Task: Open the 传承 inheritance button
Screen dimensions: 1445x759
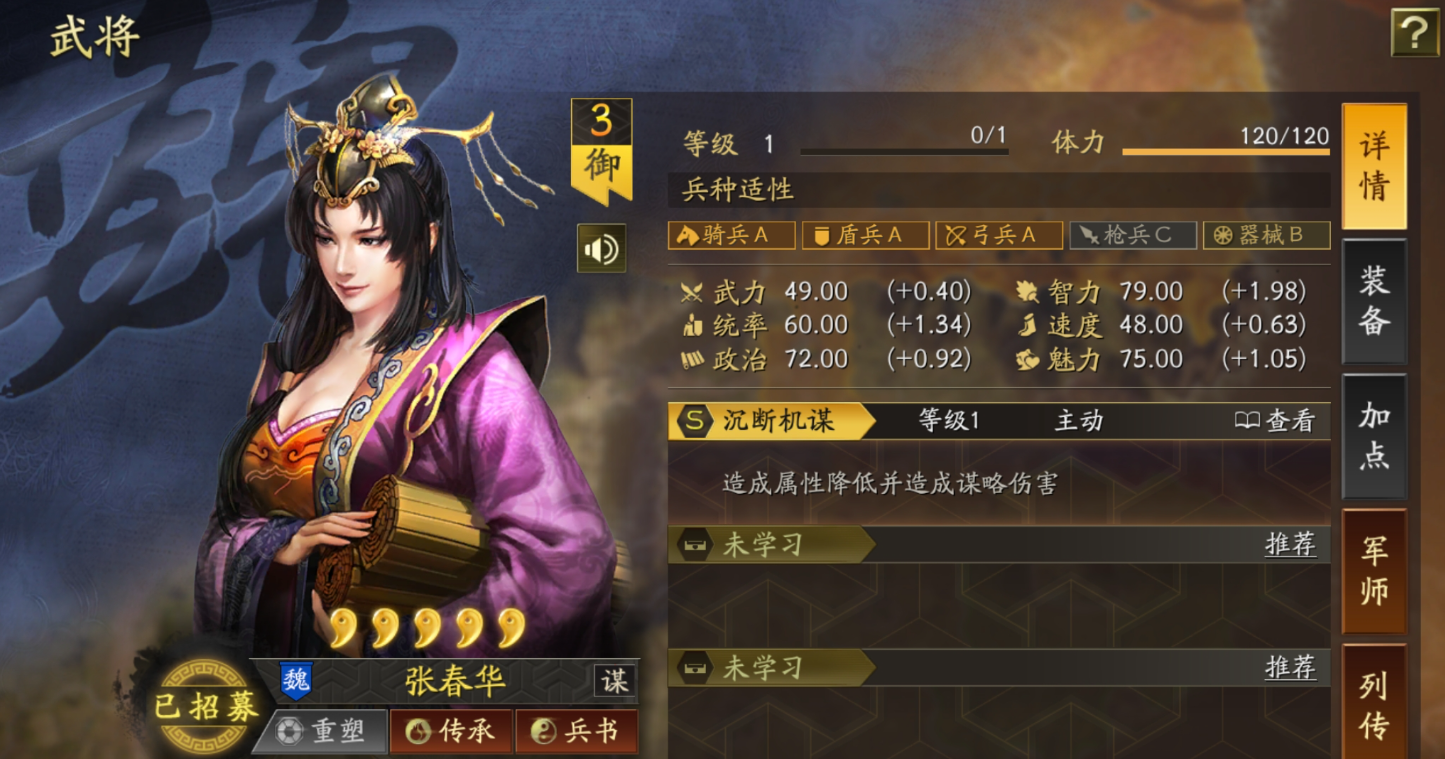Action: pos(451,731)
